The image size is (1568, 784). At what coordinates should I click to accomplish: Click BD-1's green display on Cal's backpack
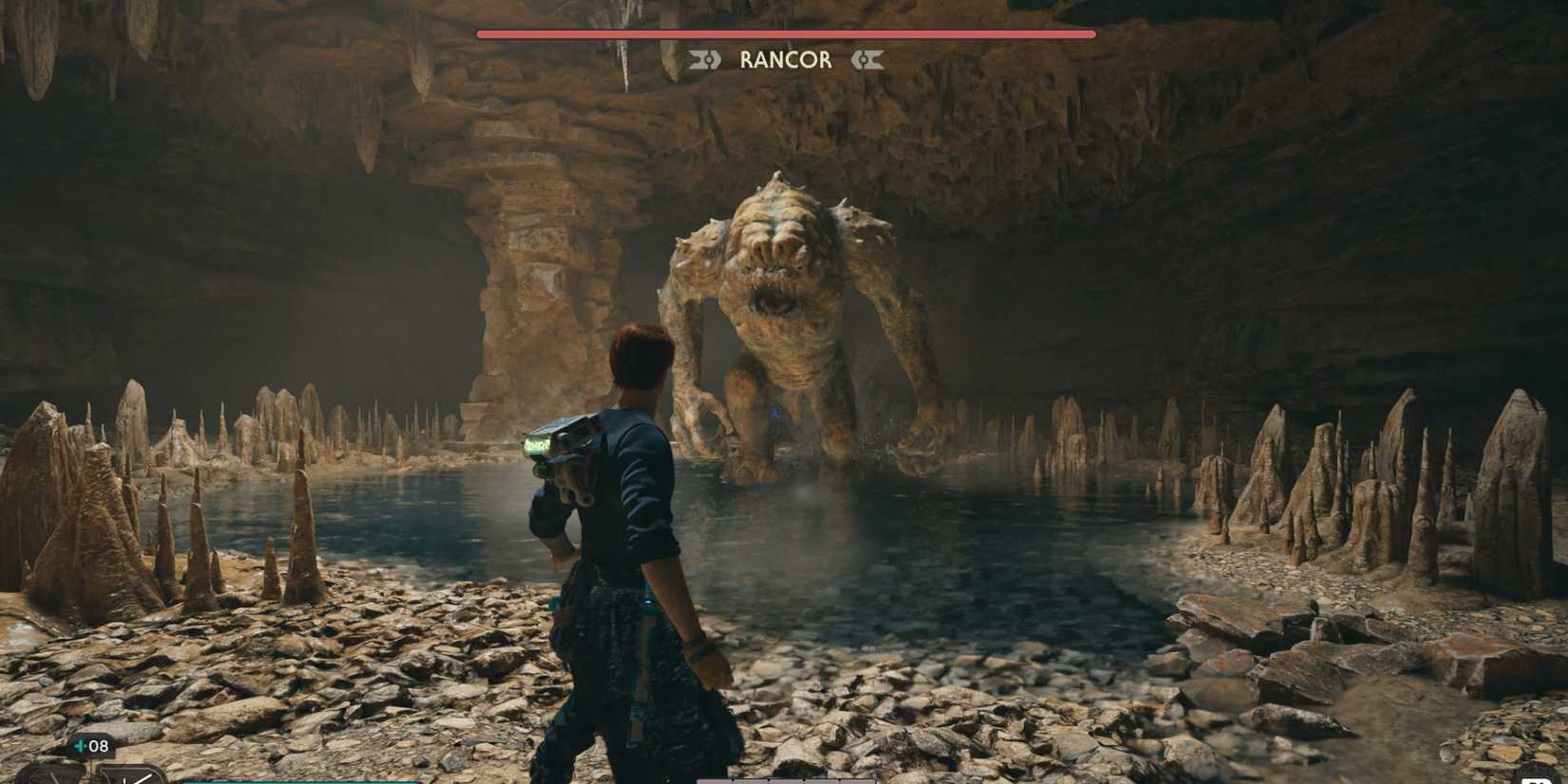click(x=539, y=444)
